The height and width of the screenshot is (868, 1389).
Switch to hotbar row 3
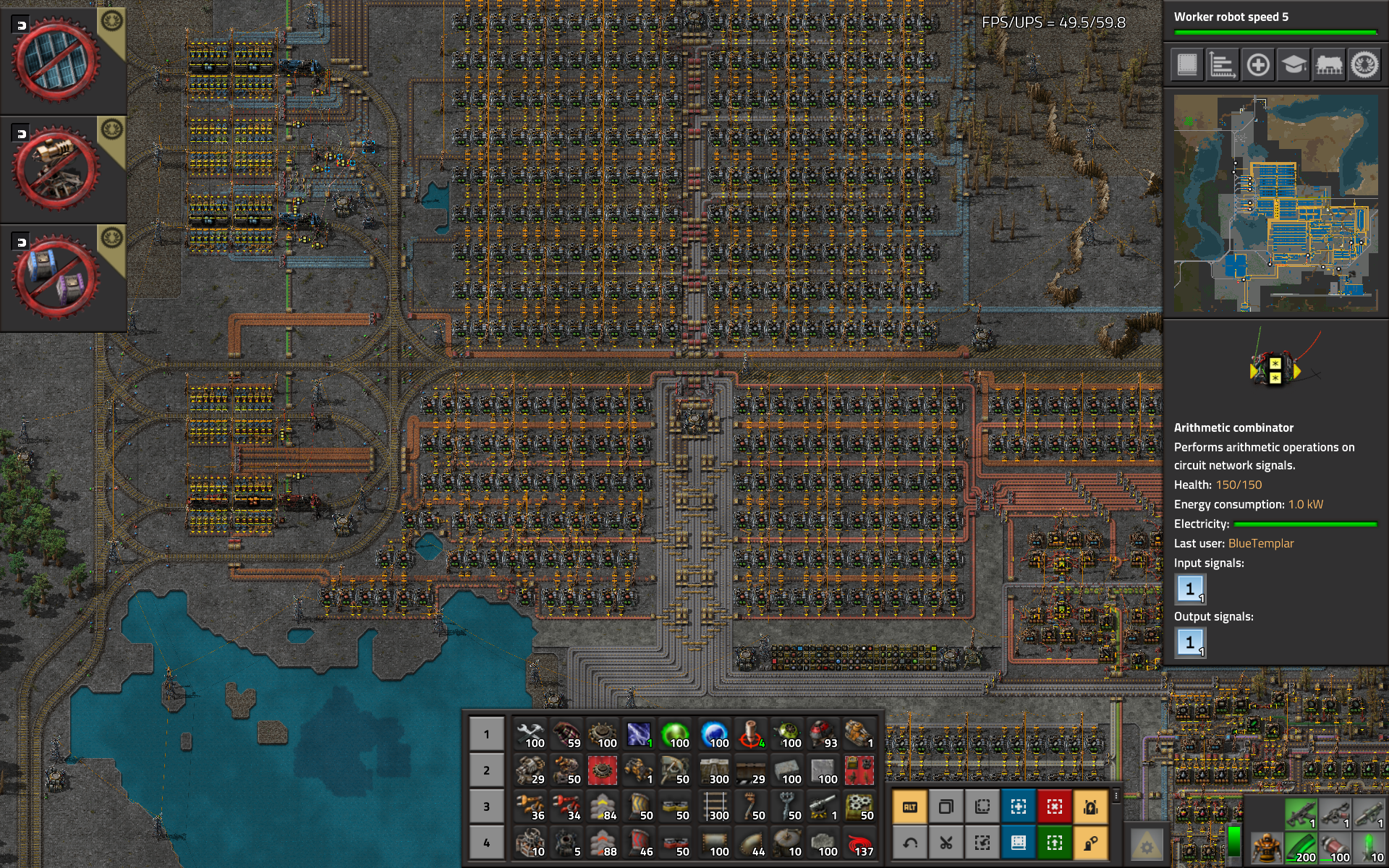point(486,807)
